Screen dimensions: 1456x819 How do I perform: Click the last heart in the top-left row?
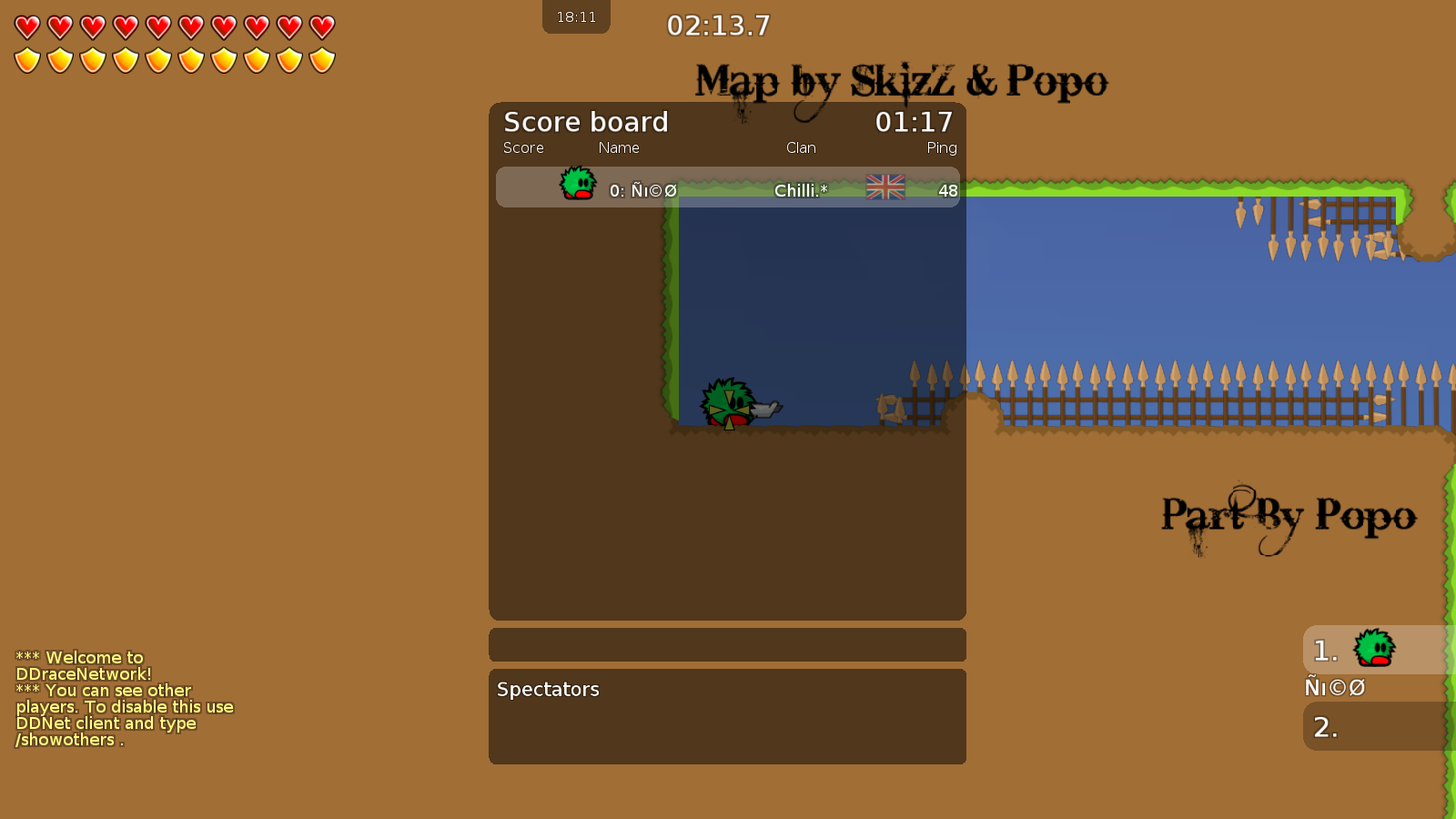click(321, 26)
